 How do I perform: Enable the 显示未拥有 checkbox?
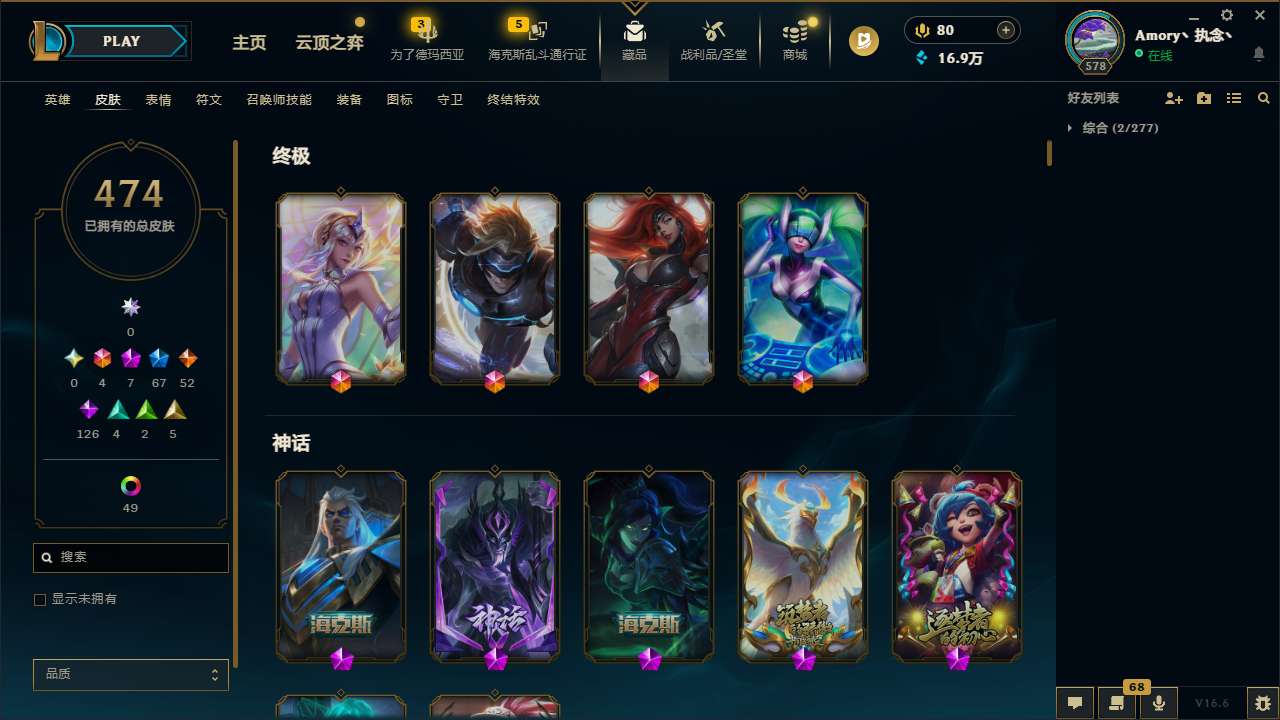(40, 599)
